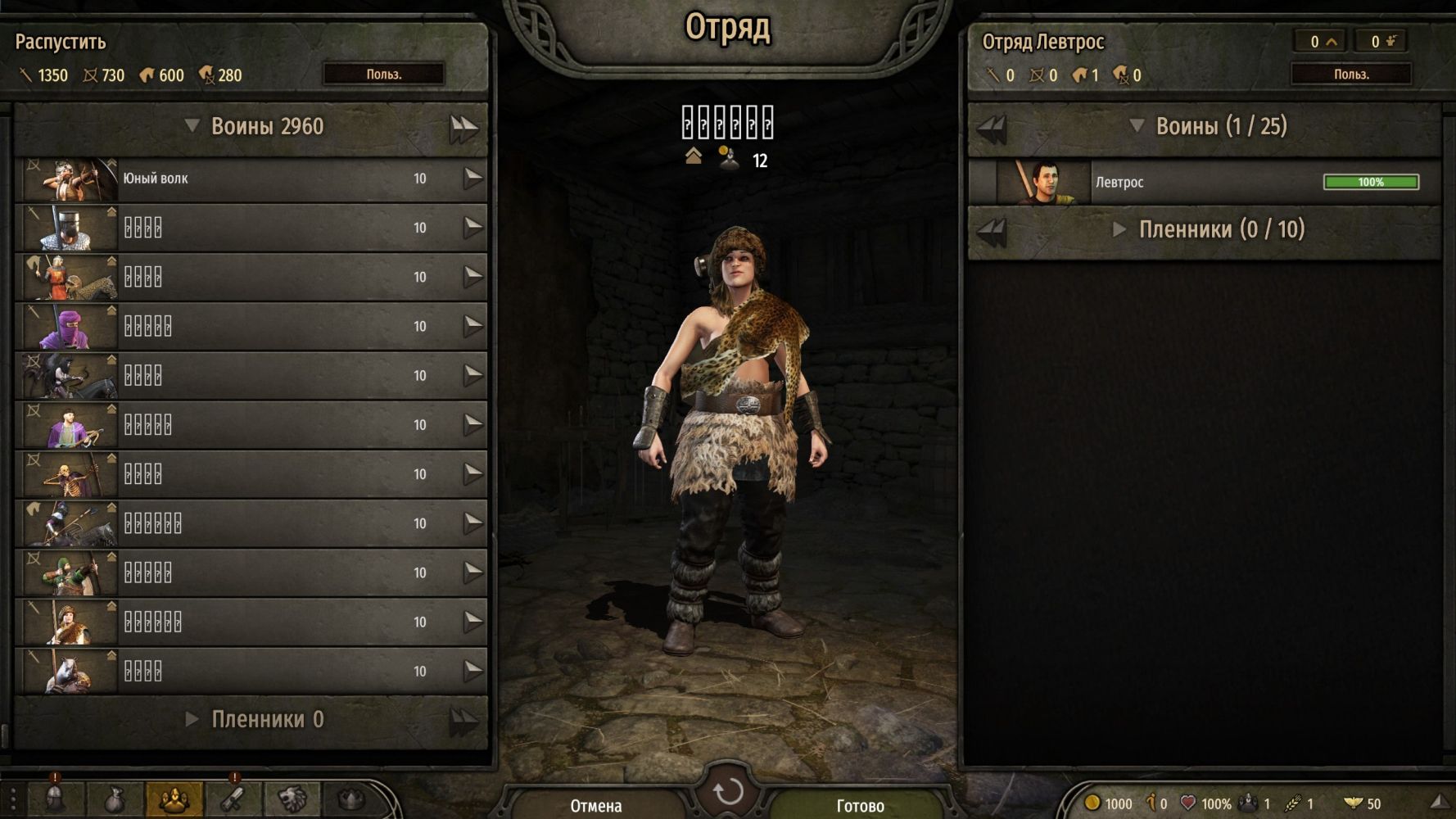Expand info bar with bottom-right triangle

[x=1439, y=803]
